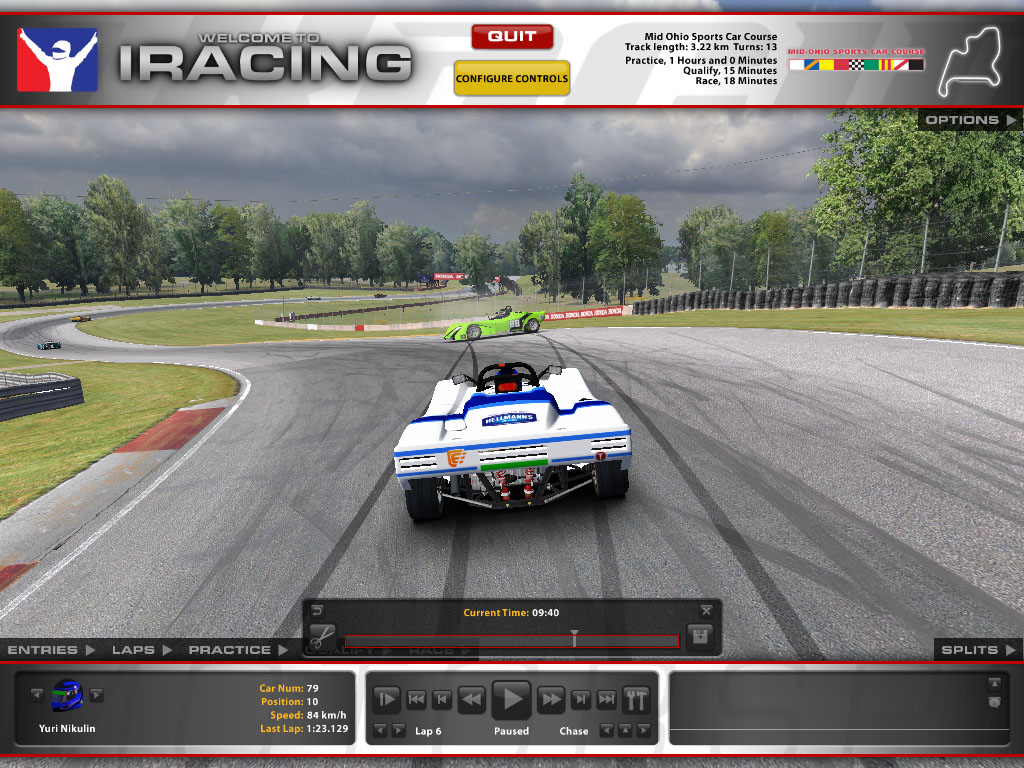Switch to the Practice tab
The image size is (1024, 768).
point(237,650)
